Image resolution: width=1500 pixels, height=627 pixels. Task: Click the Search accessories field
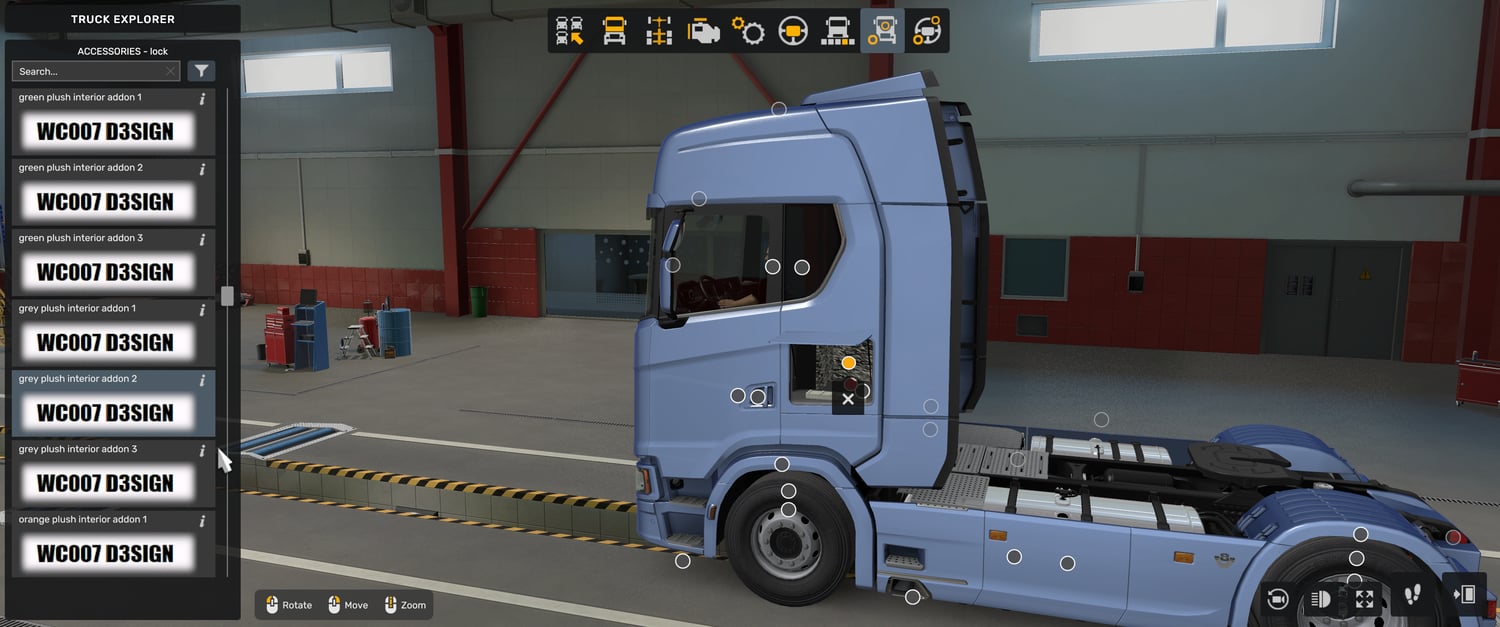pyautogui.click(x=88, y=71)
